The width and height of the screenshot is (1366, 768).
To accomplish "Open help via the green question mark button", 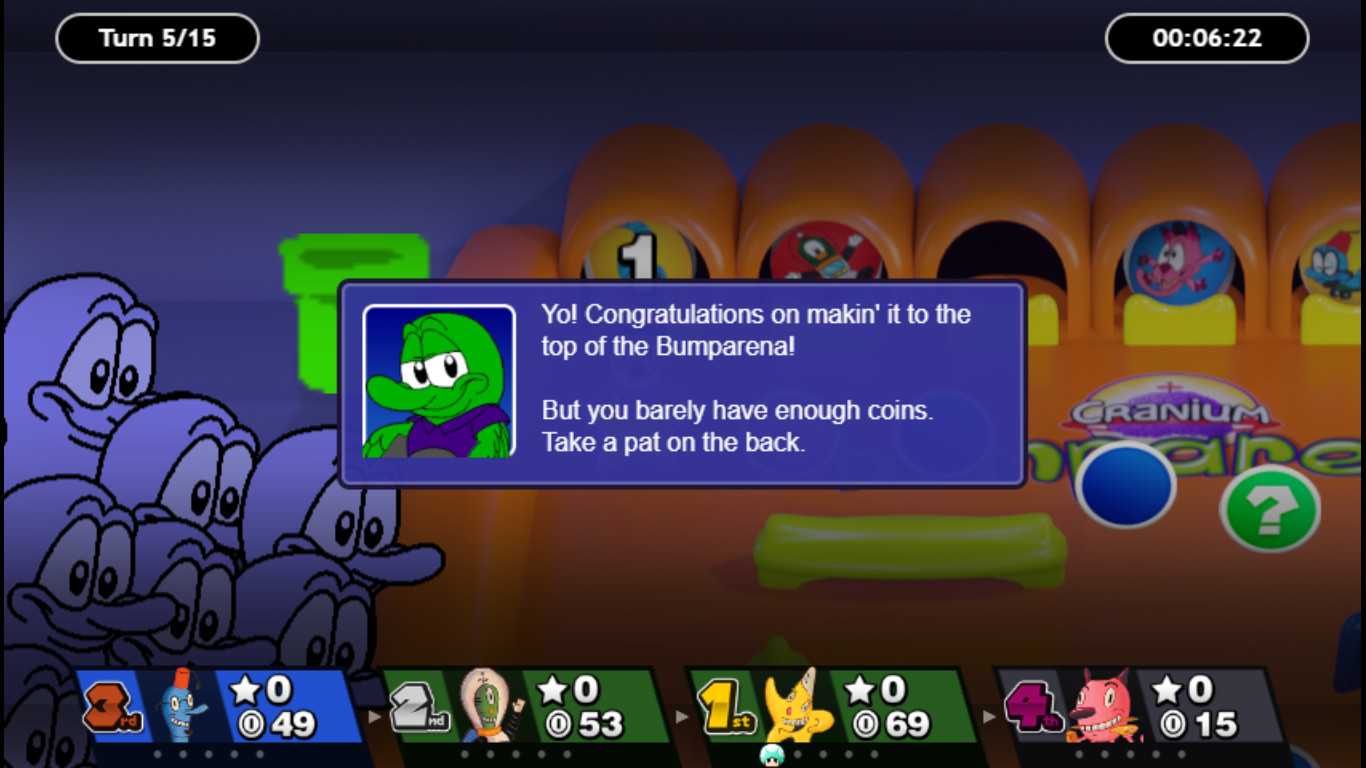I will 1268,509.
